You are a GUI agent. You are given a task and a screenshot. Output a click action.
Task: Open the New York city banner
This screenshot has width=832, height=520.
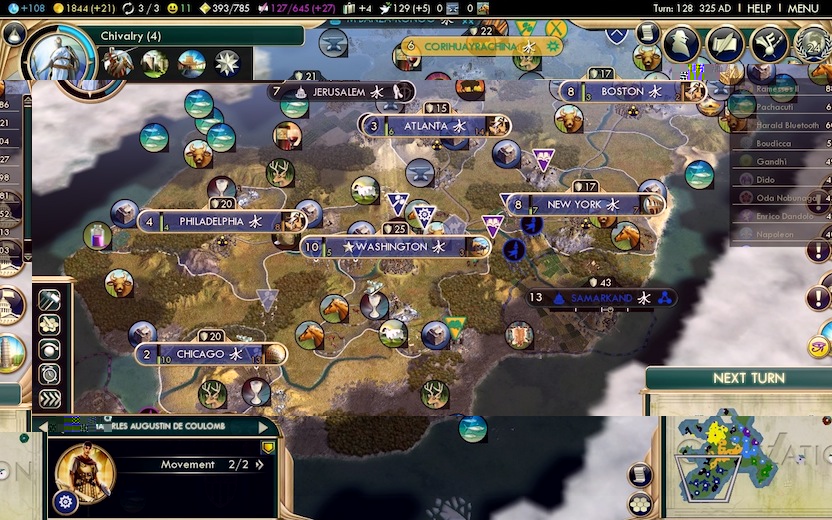tap(574, 204)
